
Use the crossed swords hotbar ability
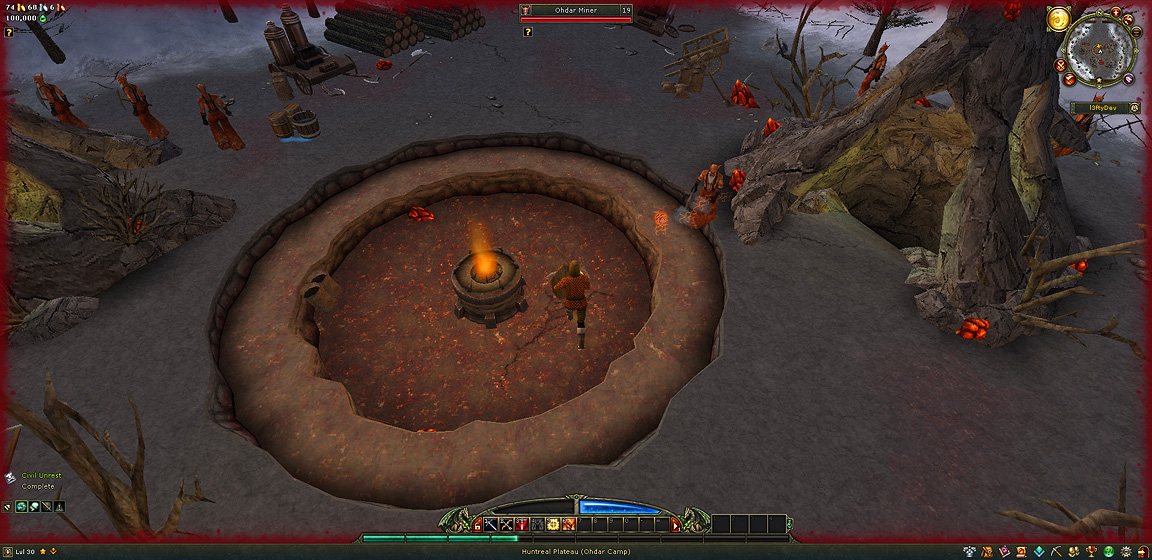tap(507, 524)
